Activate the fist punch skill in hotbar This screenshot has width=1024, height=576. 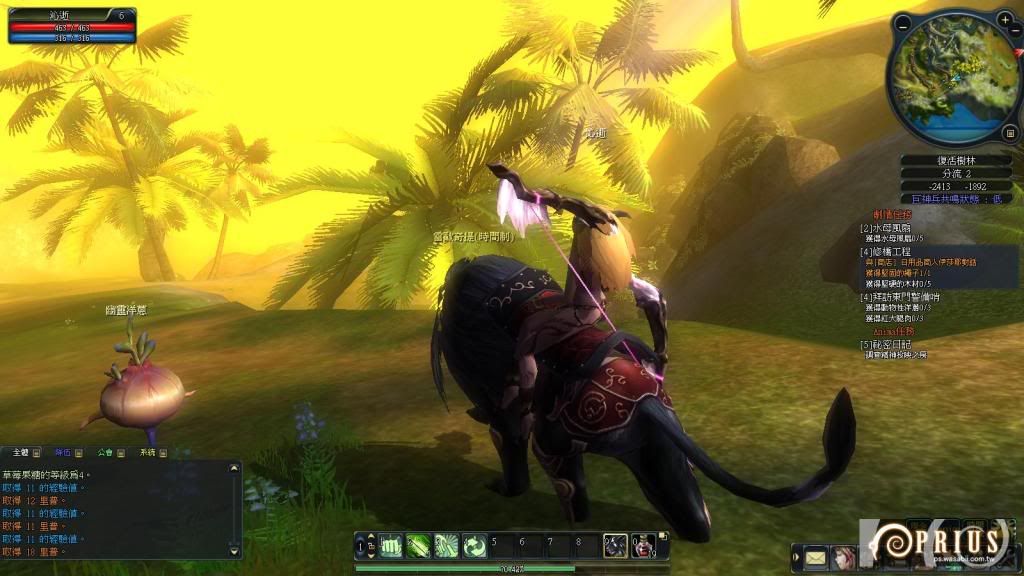(x=390, y=545)
